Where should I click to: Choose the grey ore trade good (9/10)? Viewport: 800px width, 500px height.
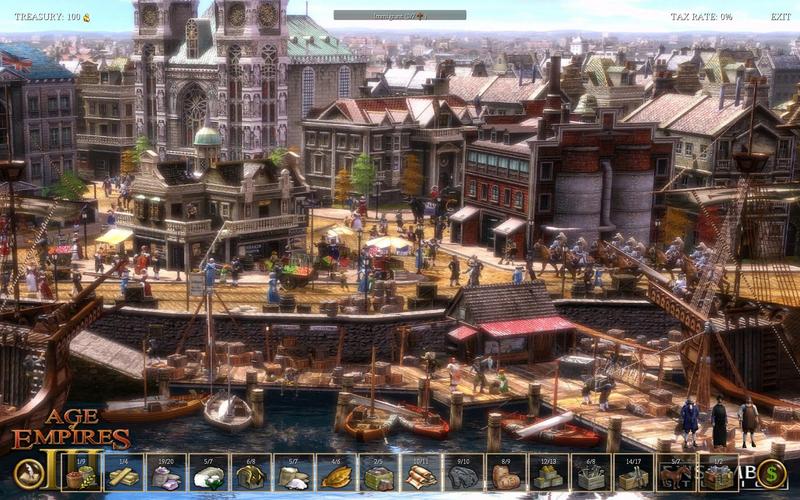(463, 473)
